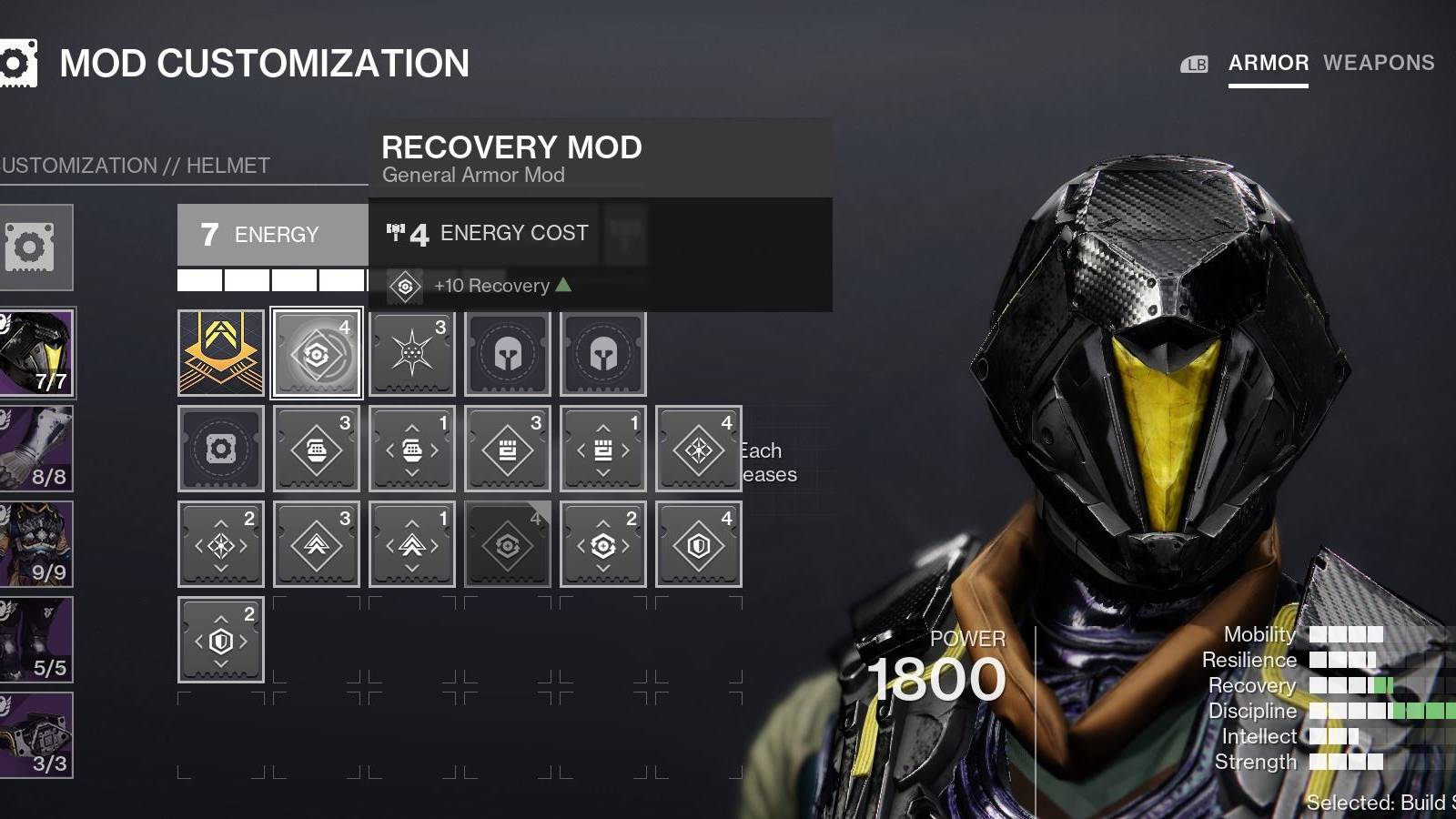This screenshot has height=819, width=1456.
Task: Select the shield mod costing 2 in bottom row
Action: (x=220, y=639)
